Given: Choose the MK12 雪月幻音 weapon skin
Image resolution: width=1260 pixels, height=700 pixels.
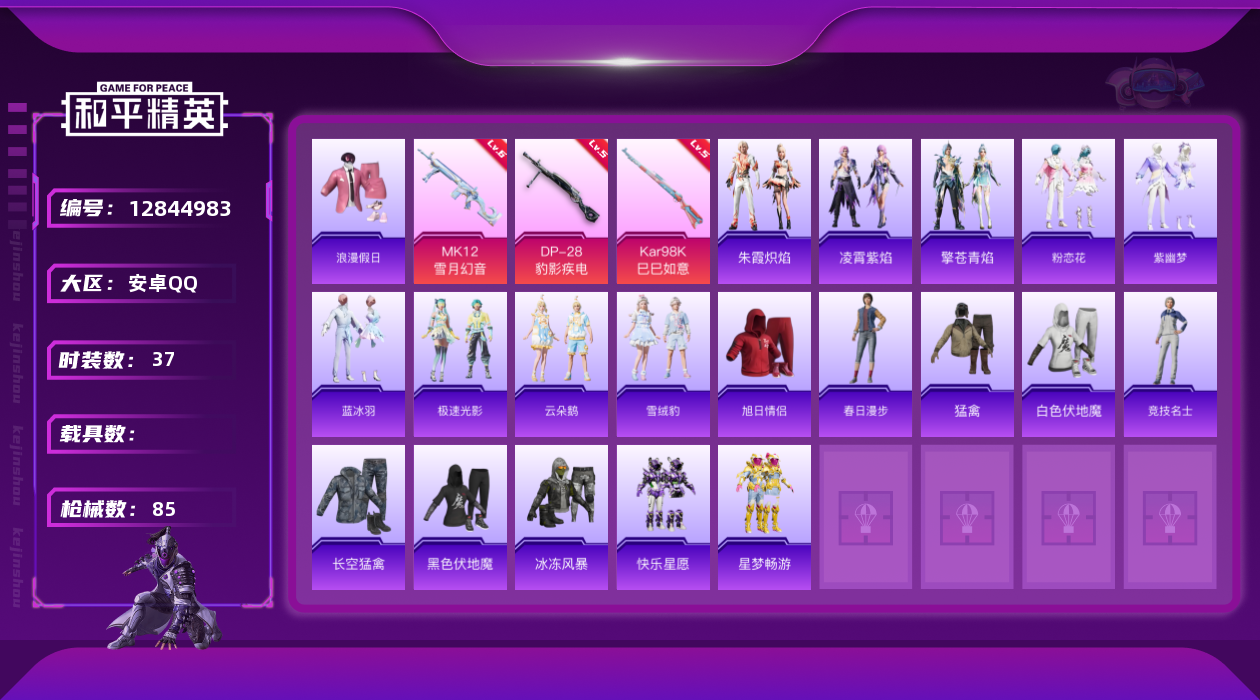Looking at the screenshot, I should coord(460,210).
